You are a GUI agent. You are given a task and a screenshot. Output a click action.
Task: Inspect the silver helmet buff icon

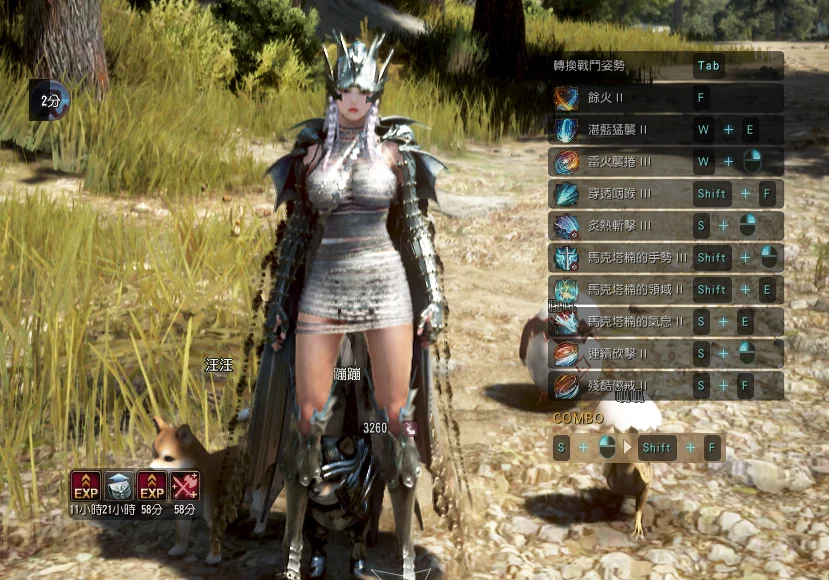tap(118, 486)
